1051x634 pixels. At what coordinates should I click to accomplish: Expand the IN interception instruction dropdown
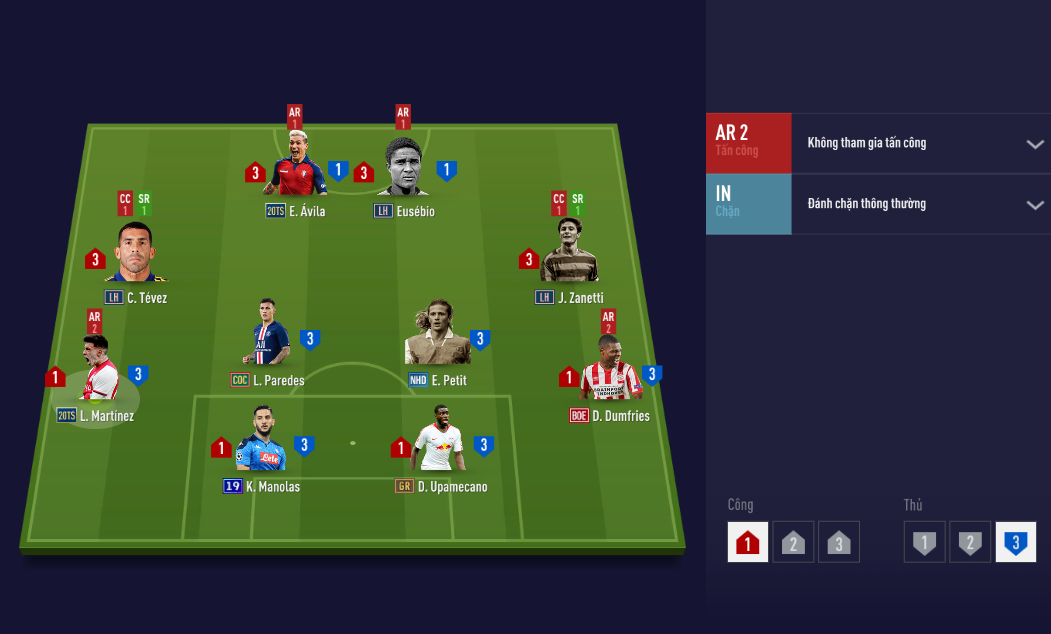click(x=1034, y=205)
